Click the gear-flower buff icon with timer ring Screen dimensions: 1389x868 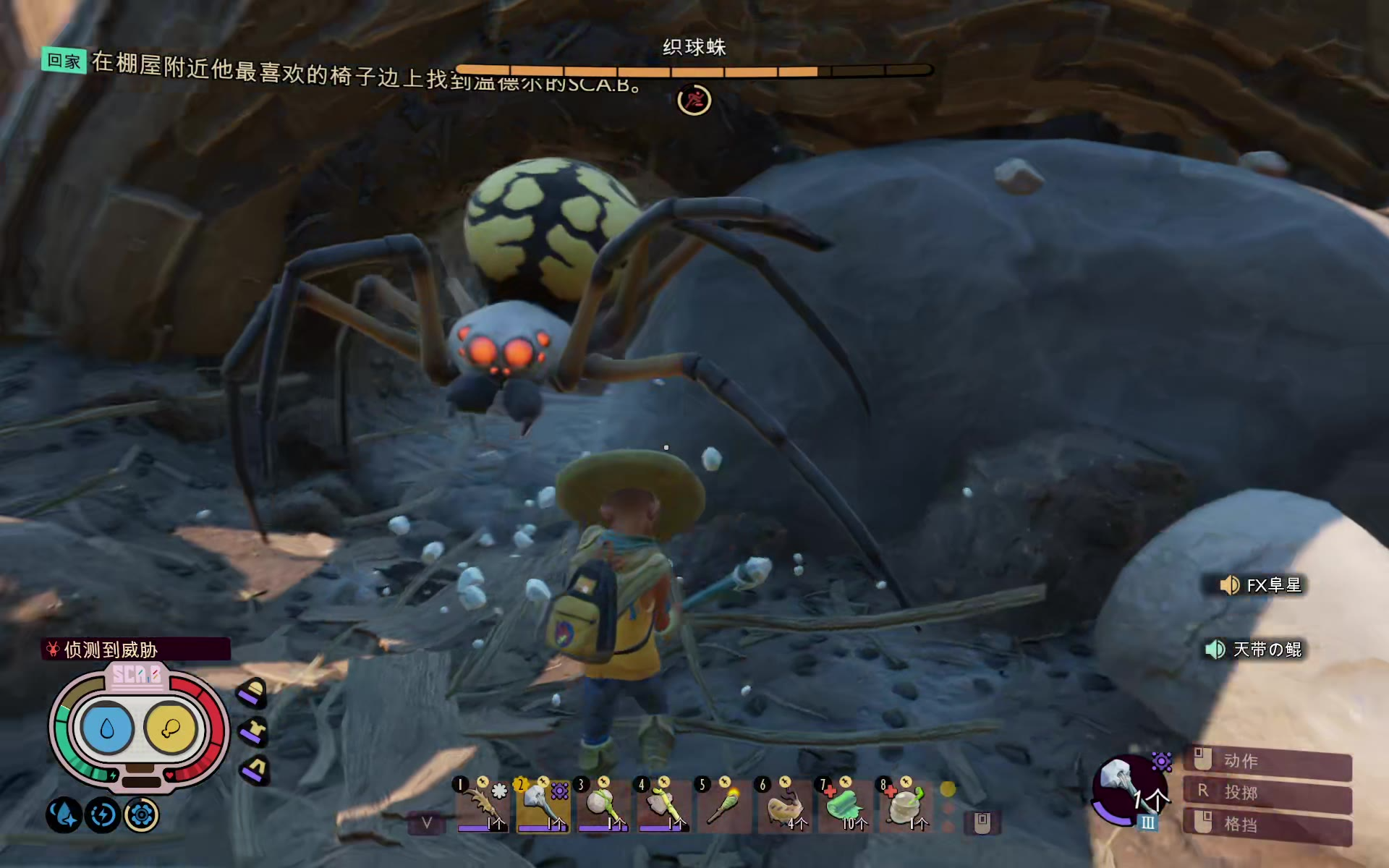pos(141,815)
